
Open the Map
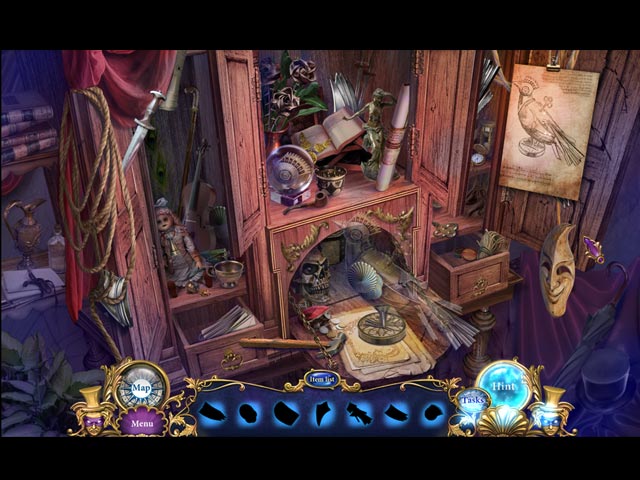[x=141, y=387]
